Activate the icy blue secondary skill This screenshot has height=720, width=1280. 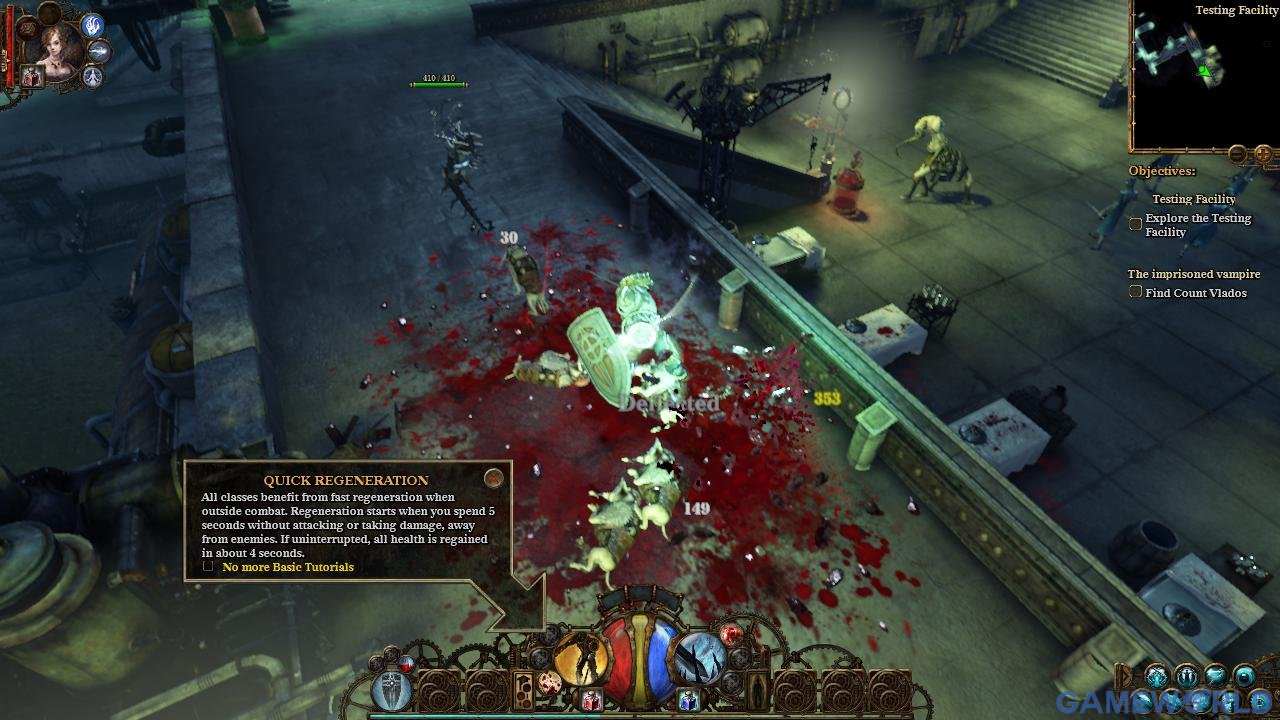[699, 659]
